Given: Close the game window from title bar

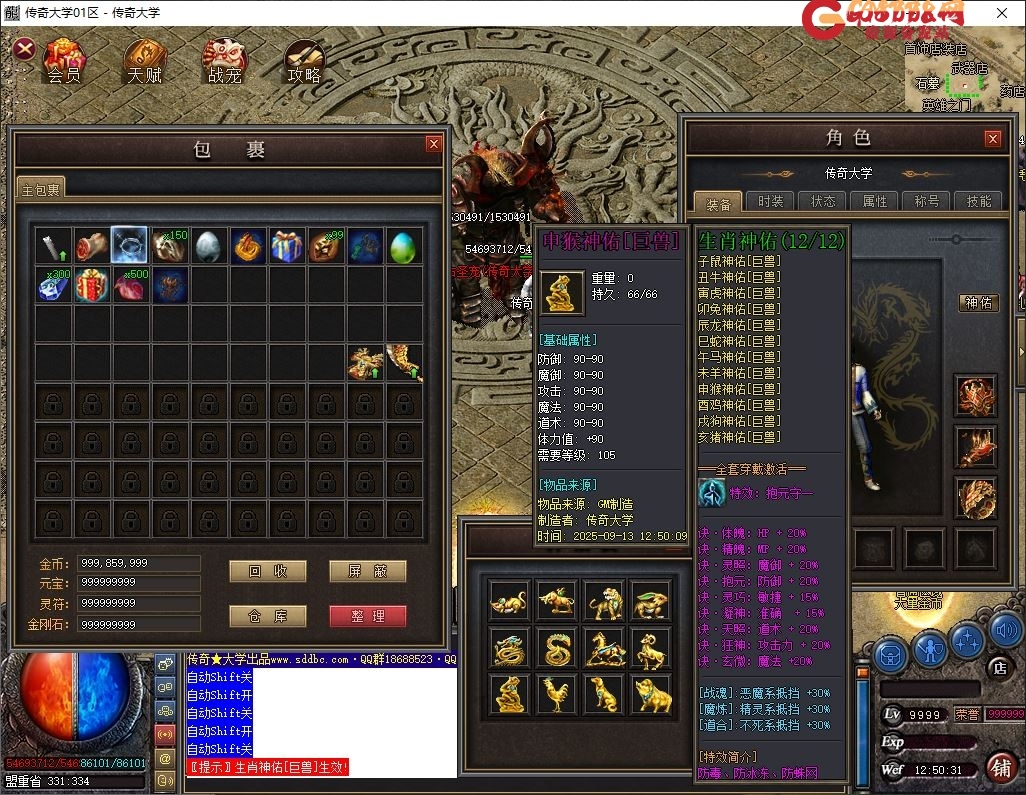Looking at the screenshot, I should [1001, 13].
